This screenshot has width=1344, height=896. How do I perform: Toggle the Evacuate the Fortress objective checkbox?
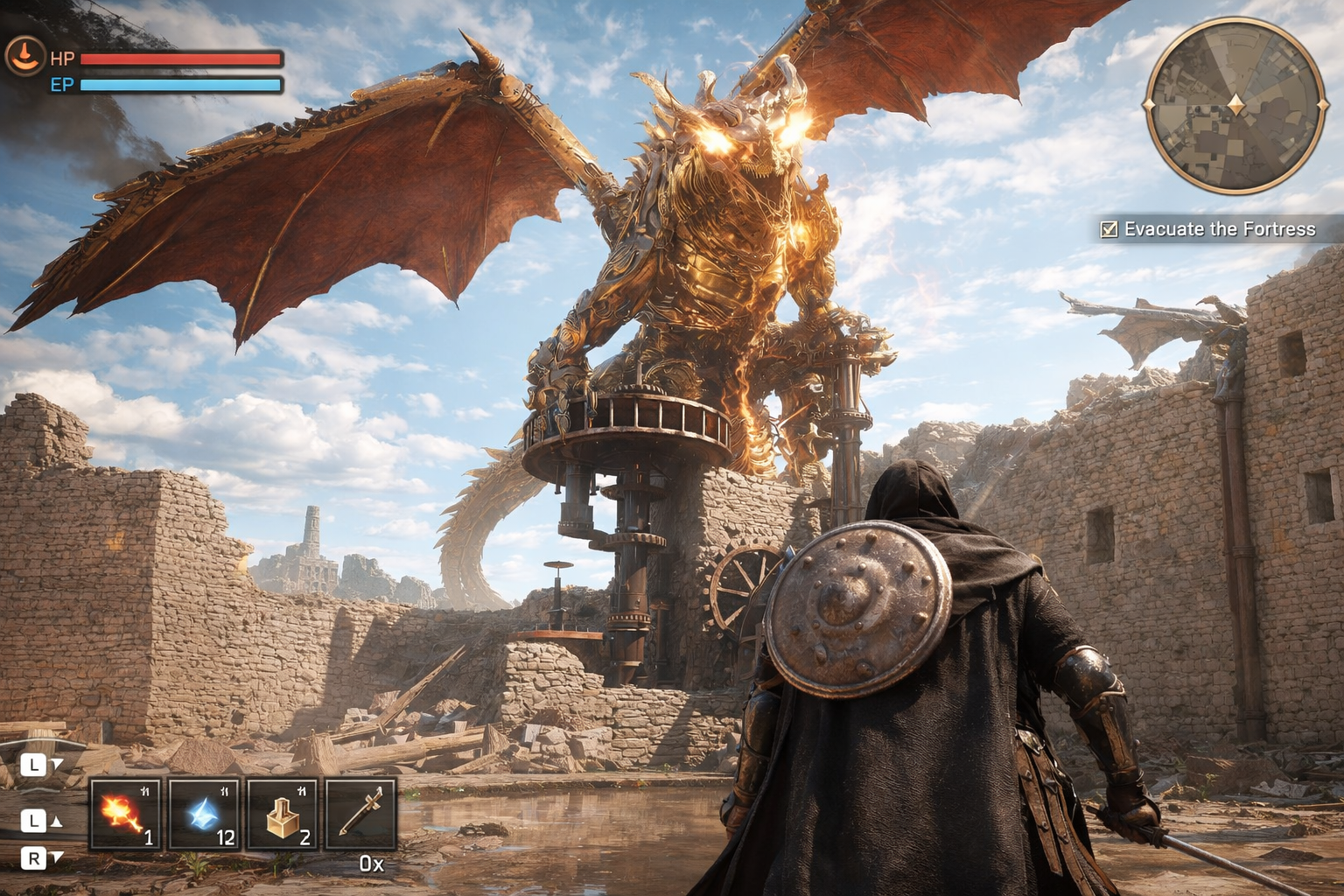[x=1109, y=229]
